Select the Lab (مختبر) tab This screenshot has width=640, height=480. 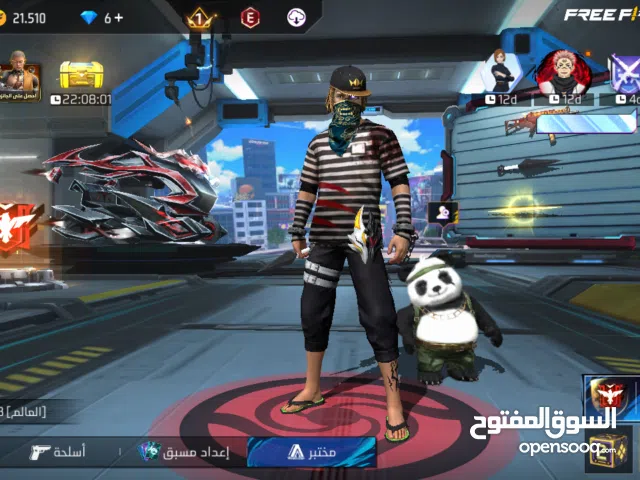(311, 452)
